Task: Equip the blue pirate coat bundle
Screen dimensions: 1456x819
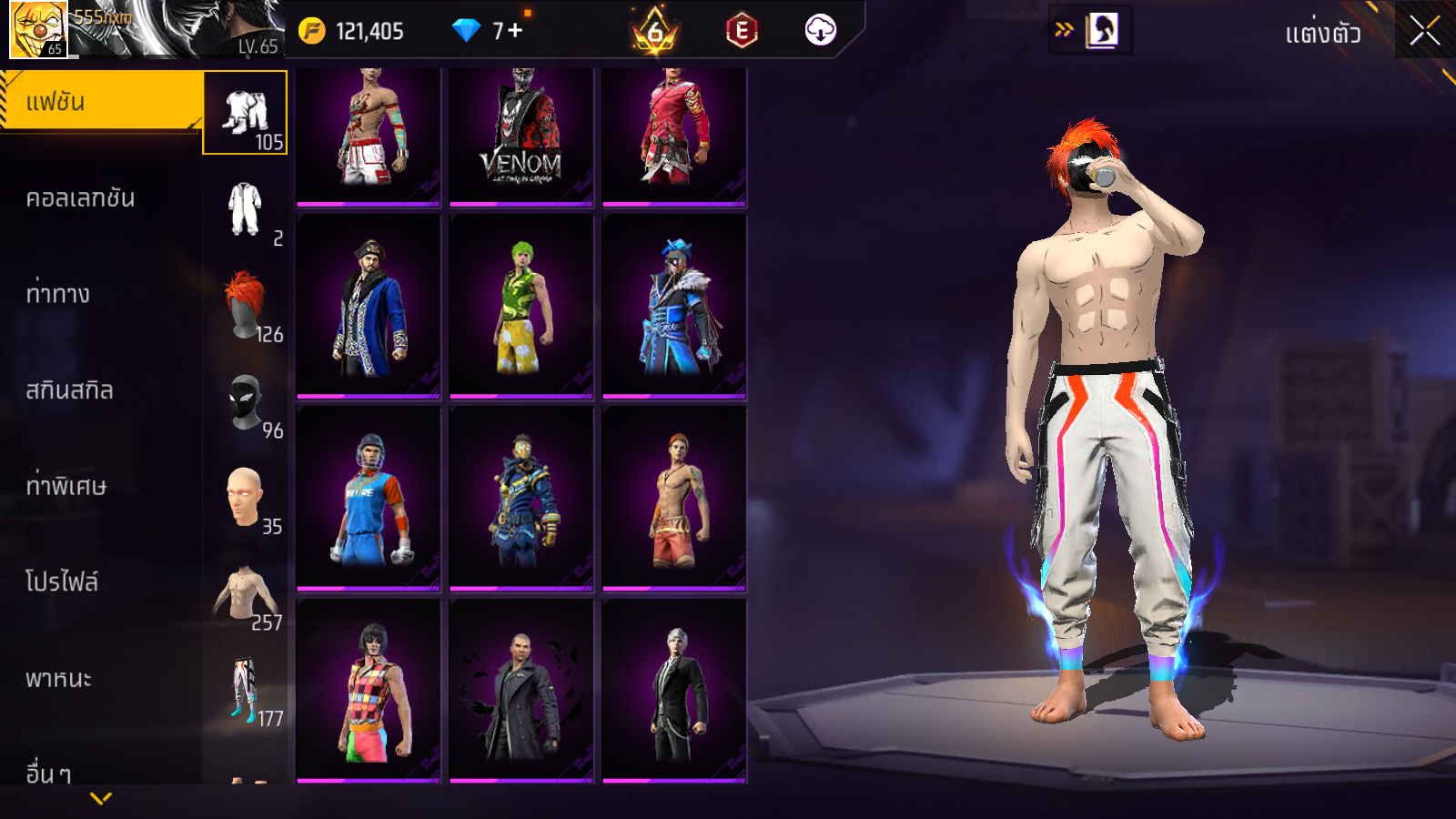Action: click(369, 307)
